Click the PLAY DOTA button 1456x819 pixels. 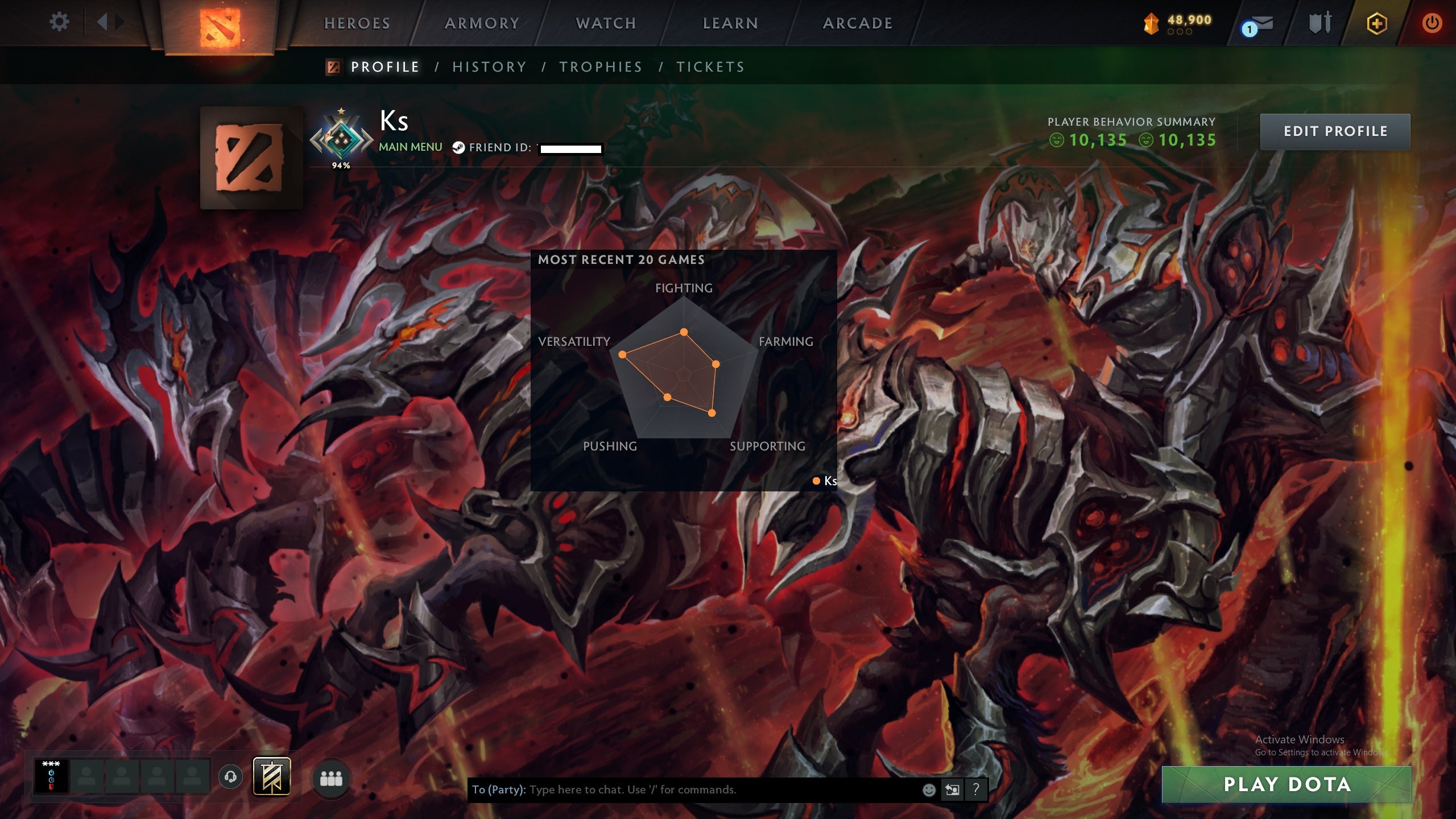coord(1288,785)
